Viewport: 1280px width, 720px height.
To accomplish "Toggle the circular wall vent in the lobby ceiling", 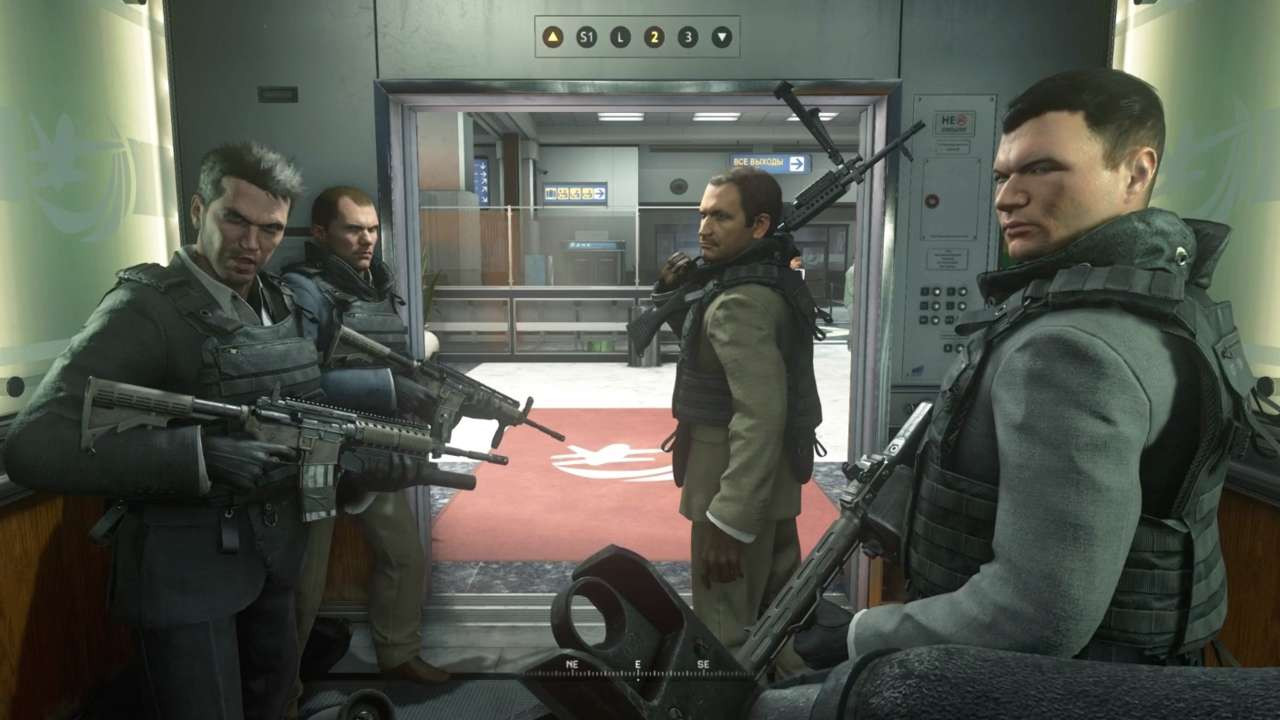I will [x=677, y=186].
